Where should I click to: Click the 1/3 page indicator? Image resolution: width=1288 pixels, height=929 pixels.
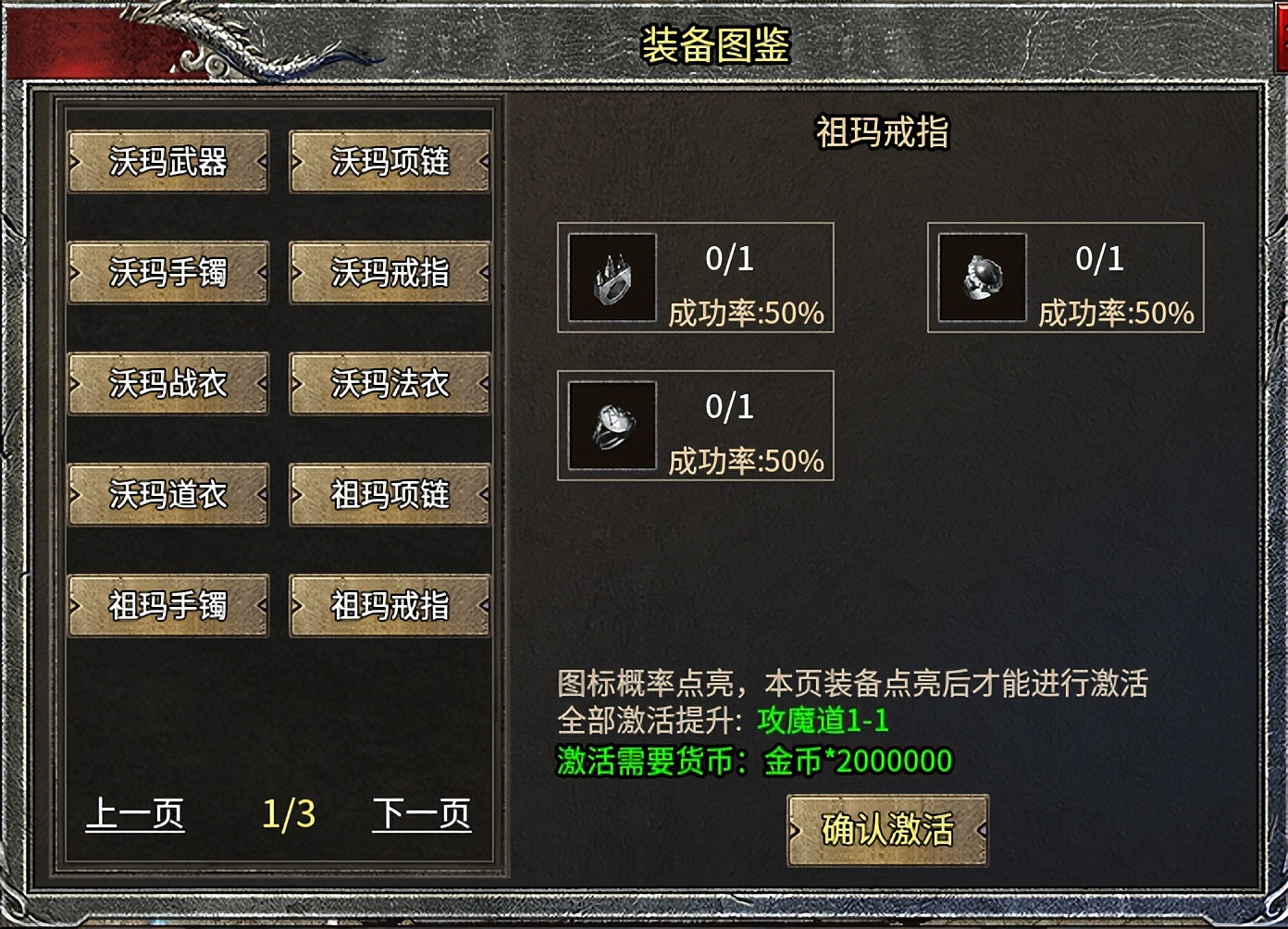(x=288, y=814)
